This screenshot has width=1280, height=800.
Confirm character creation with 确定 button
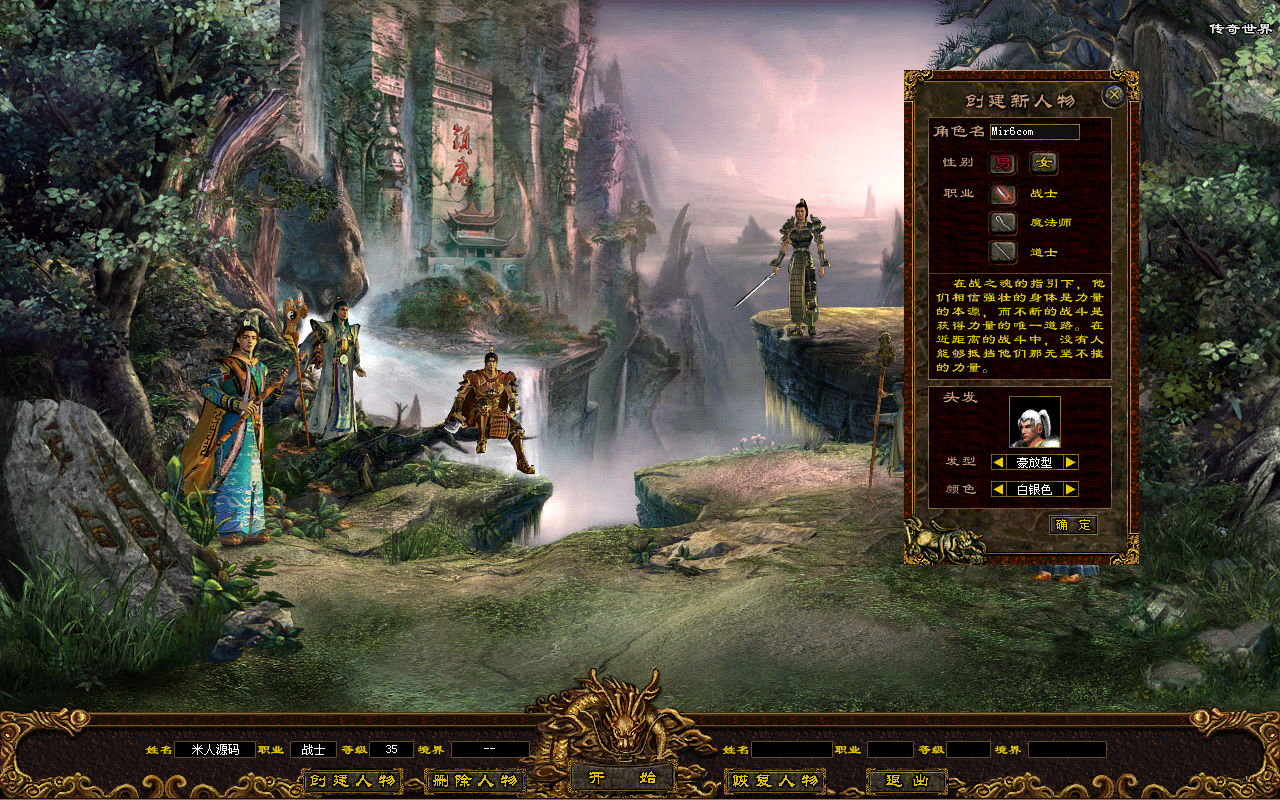[x=1073, y=525]
